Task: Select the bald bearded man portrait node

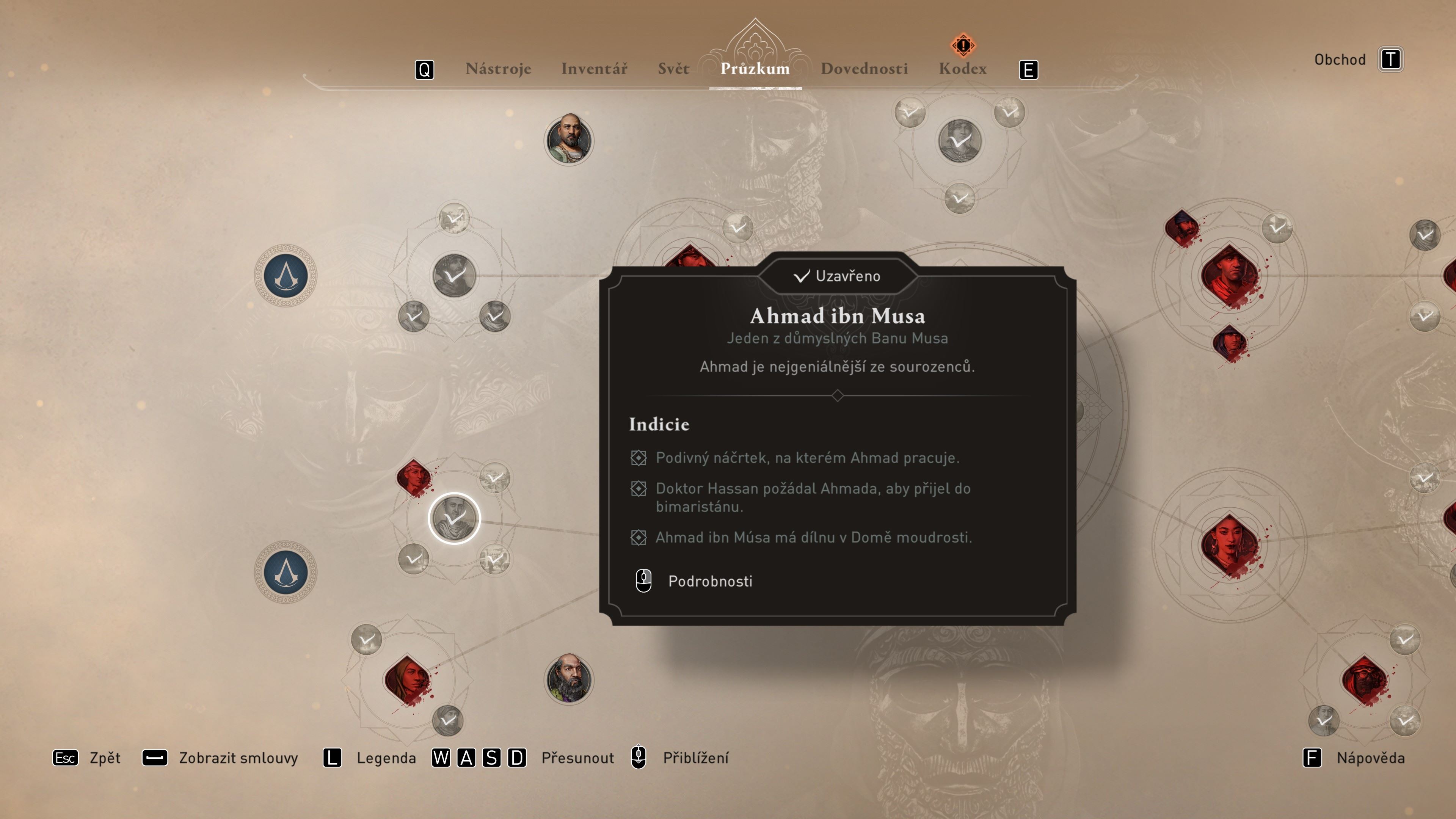Action: (x=569, y=140)
